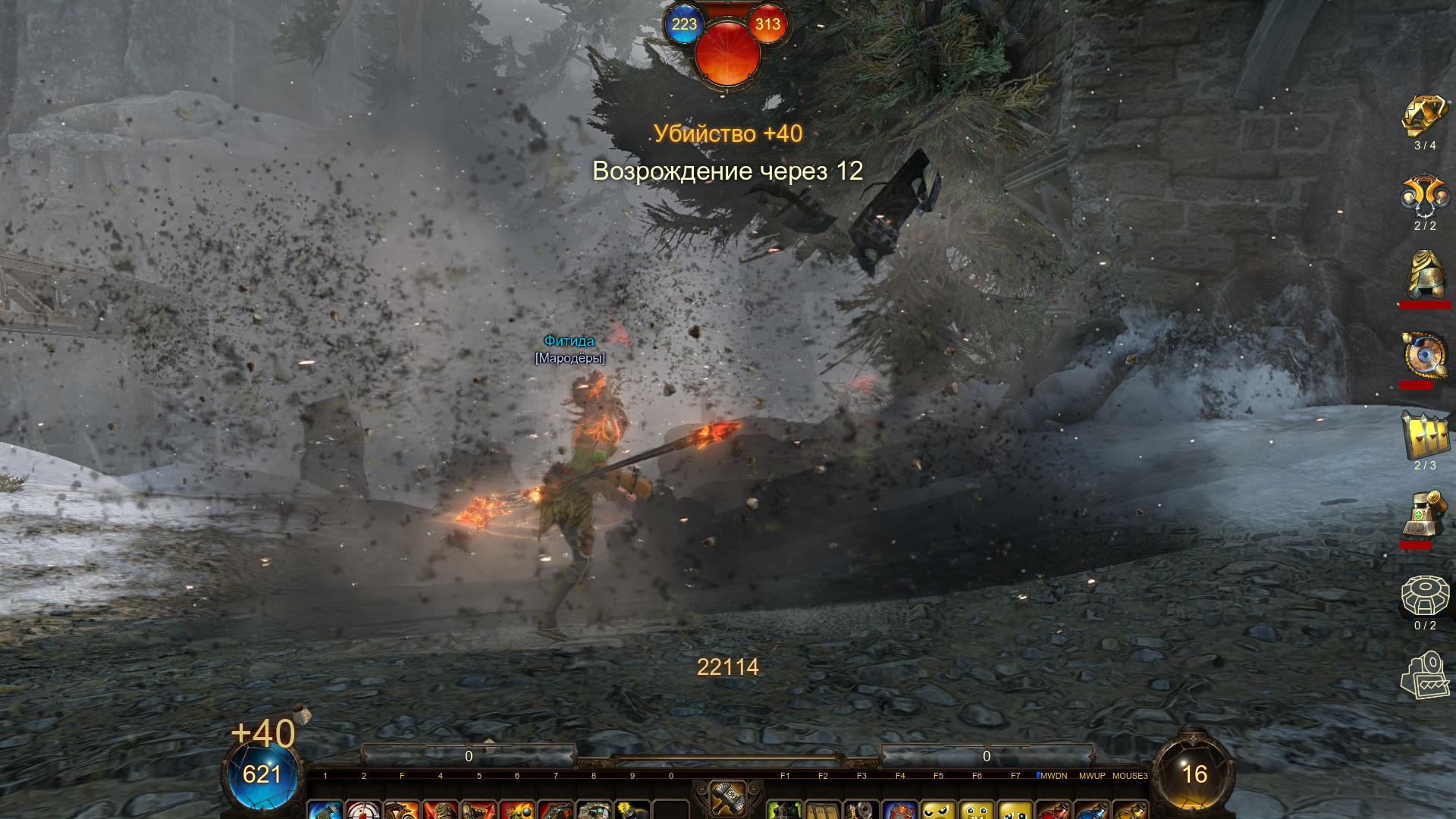Trigger the bomb cluster skill in slot 6

517,810
